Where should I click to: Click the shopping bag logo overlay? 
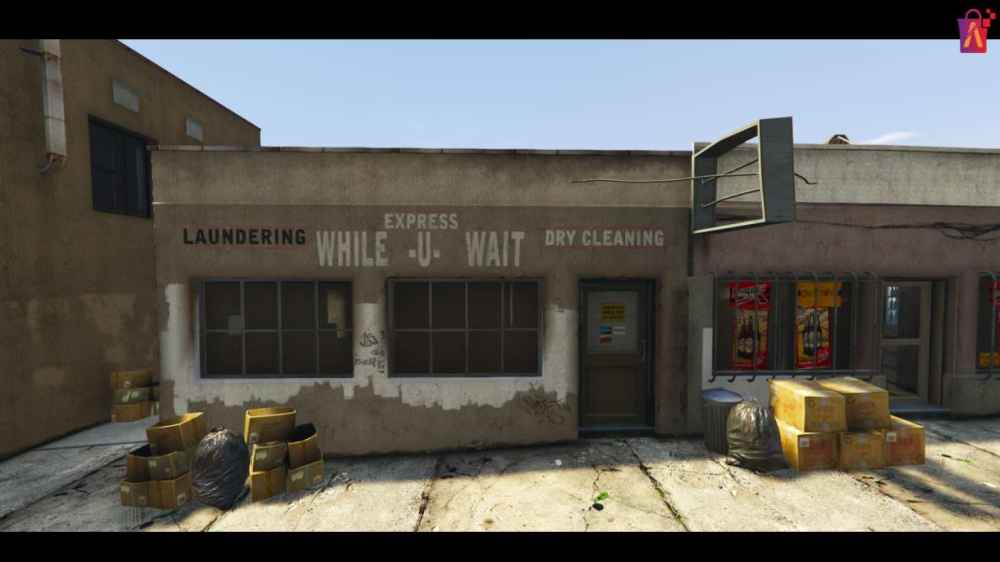click(x=972, y=31)
